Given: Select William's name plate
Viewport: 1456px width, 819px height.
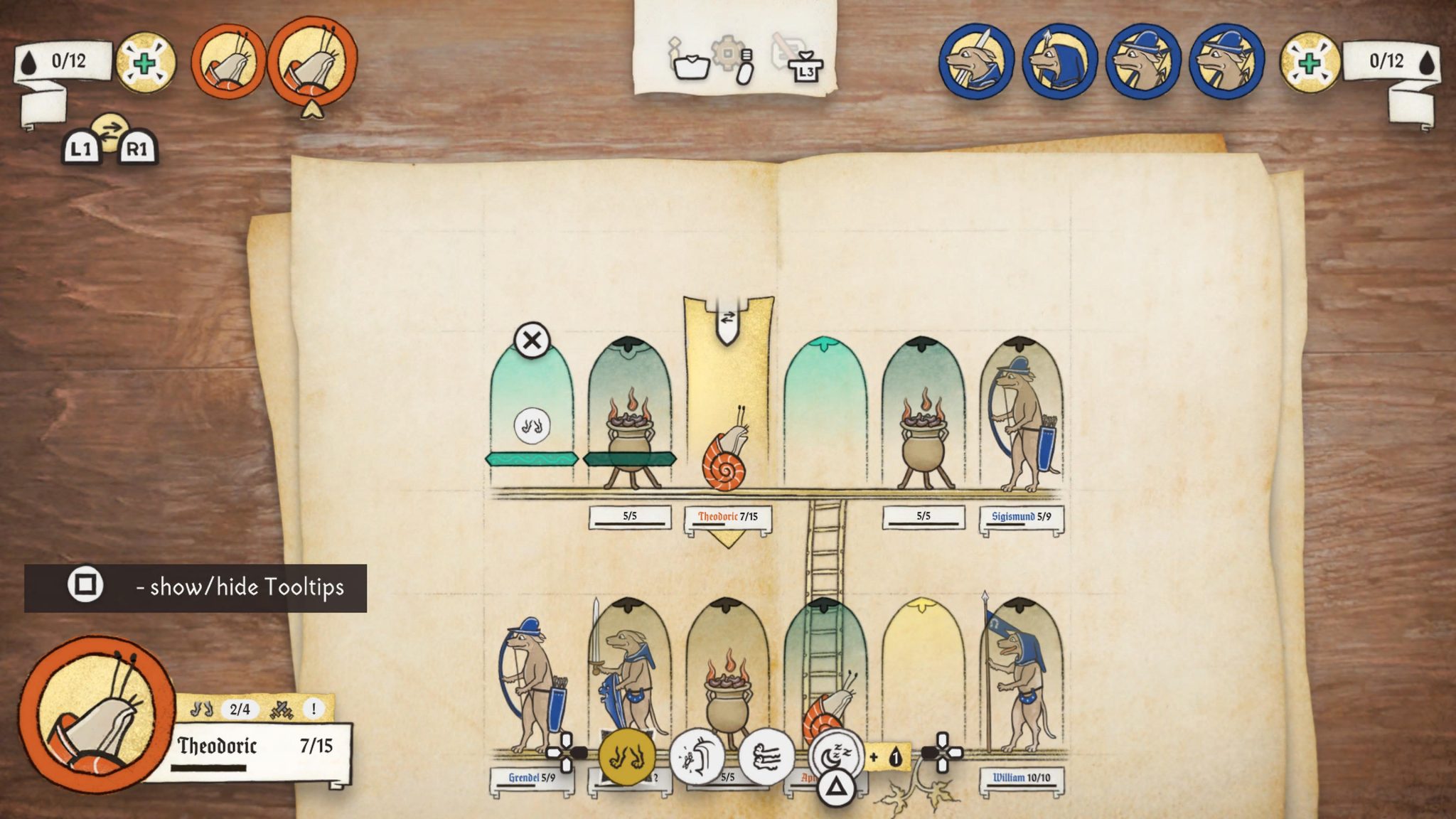Looking at the screenshot, I should (x=1021, y=778).
